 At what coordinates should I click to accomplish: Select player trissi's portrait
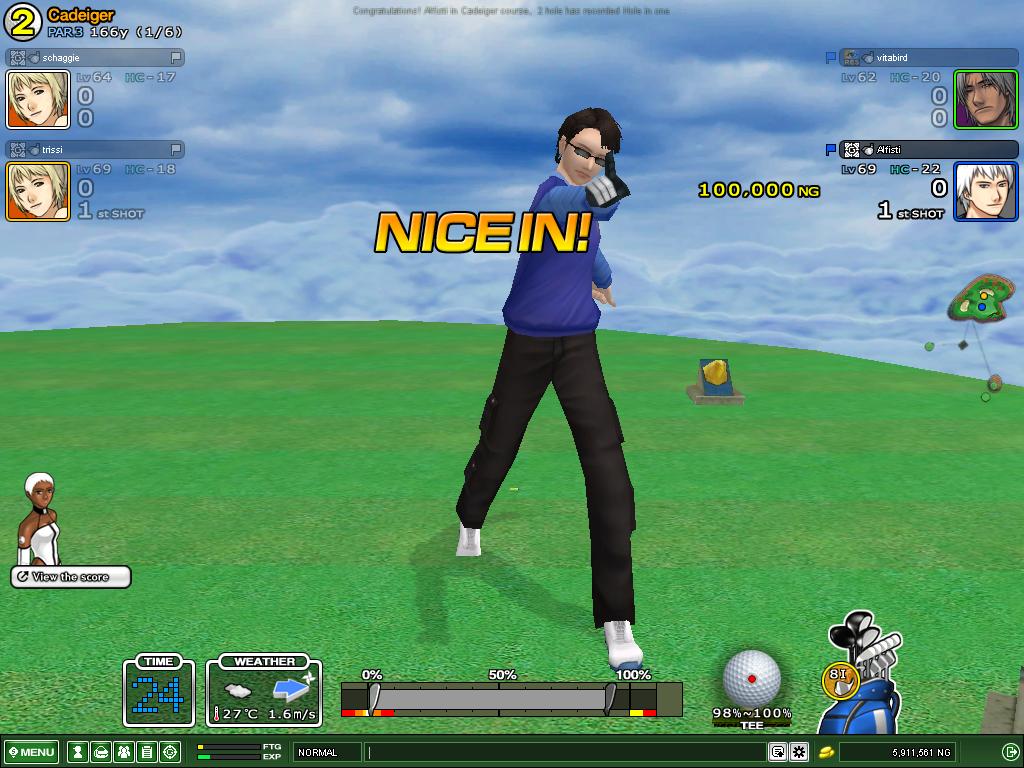38,191
